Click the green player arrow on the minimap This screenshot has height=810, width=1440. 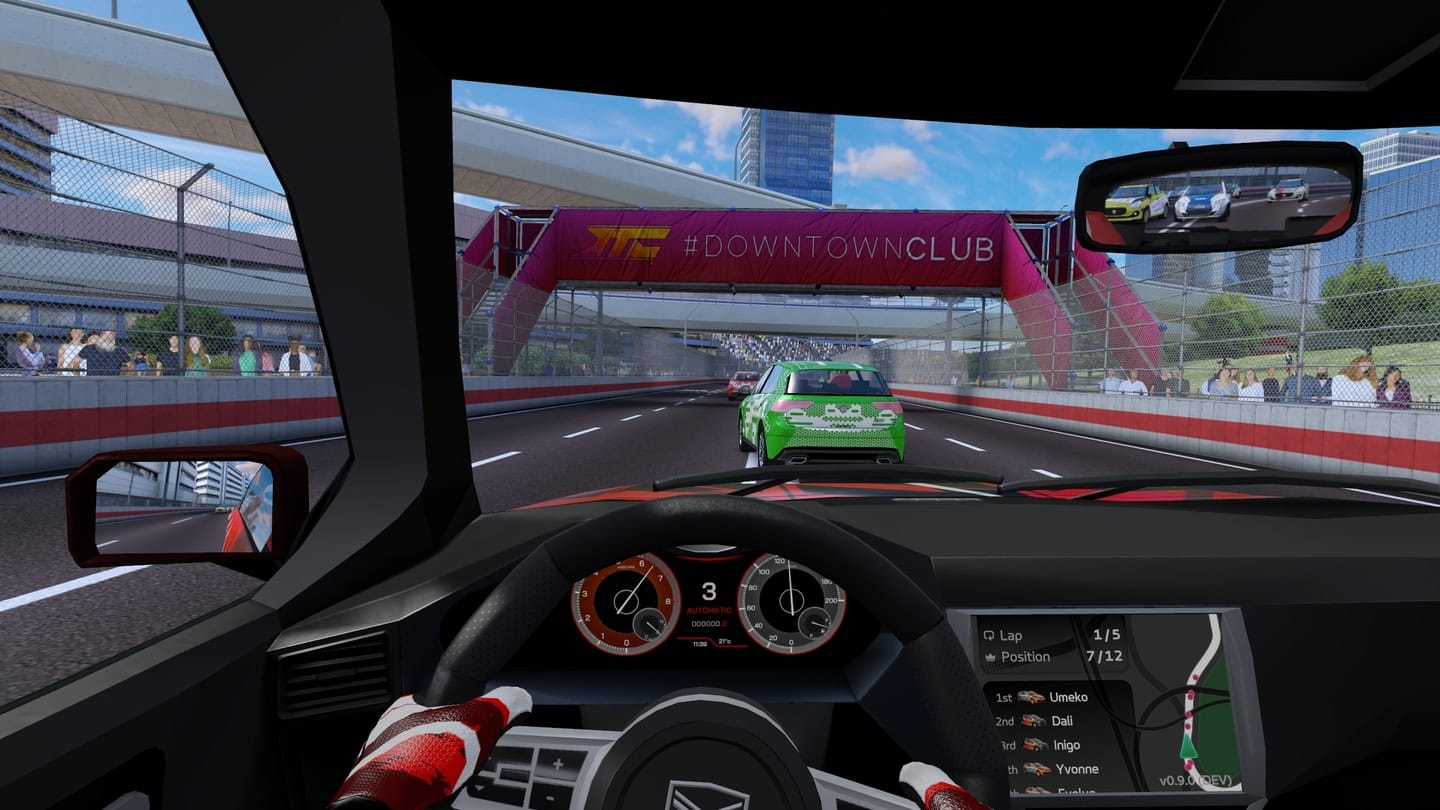(1188, 747)
